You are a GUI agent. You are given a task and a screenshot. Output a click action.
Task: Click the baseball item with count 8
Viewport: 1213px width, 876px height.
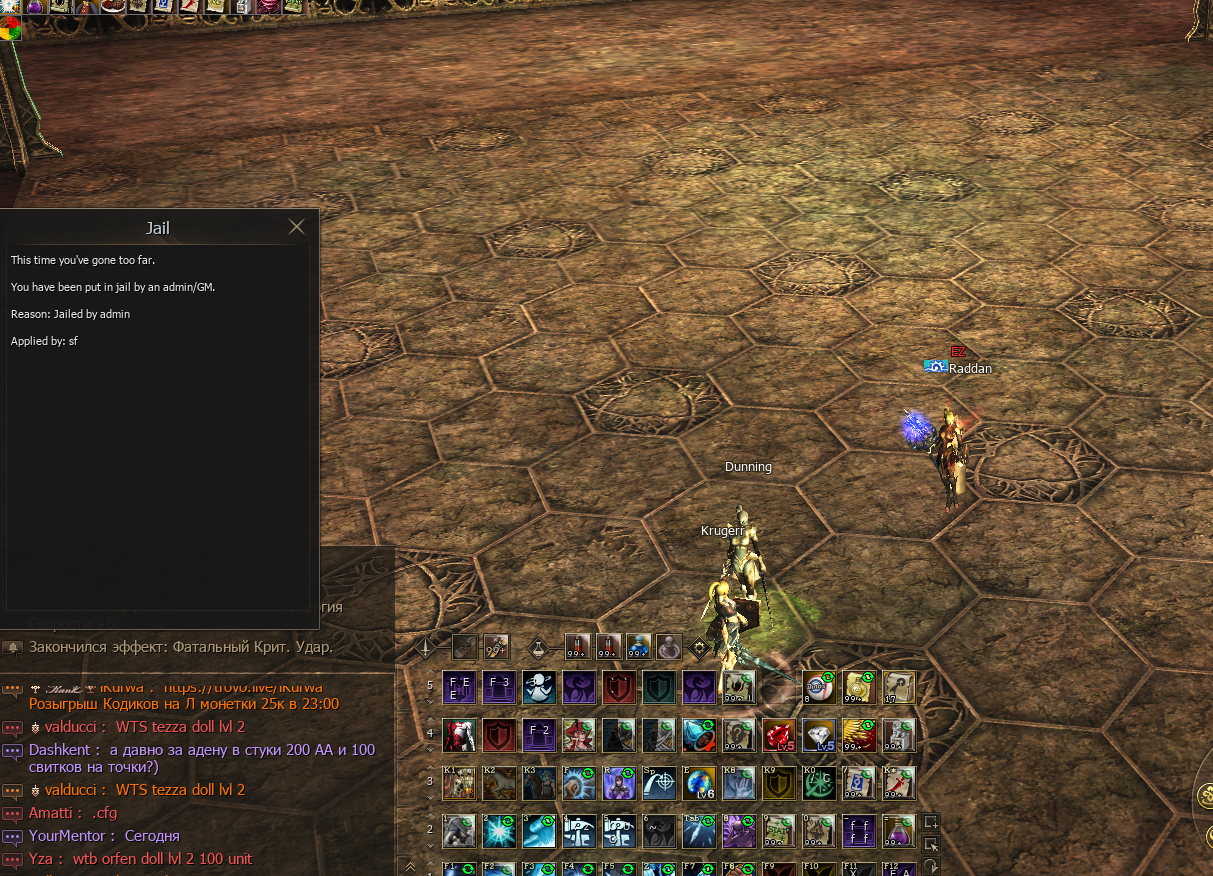click(x=818, y=687)
